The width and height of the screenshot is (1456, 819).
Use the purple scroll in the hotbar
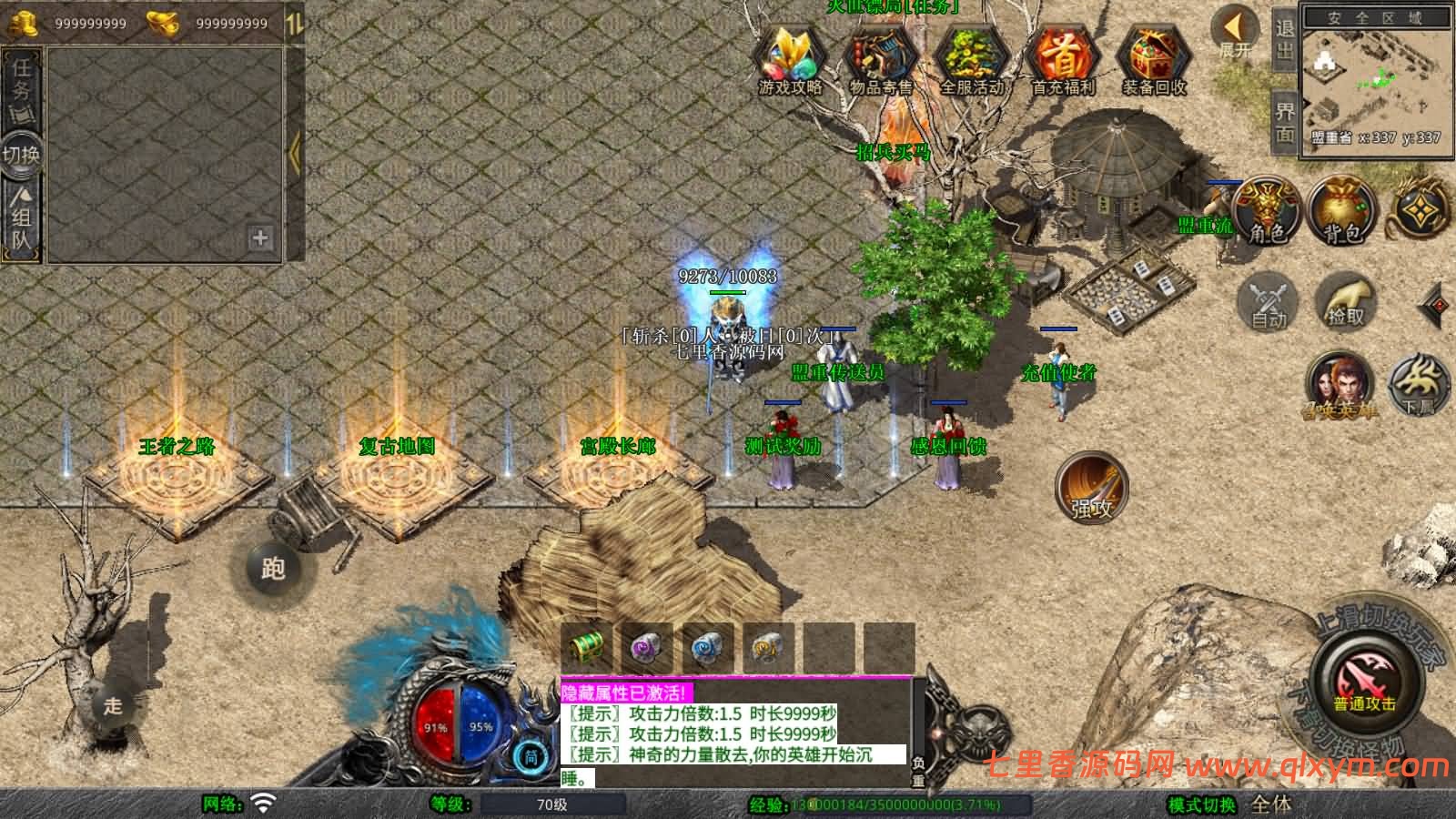click(646, 647)
